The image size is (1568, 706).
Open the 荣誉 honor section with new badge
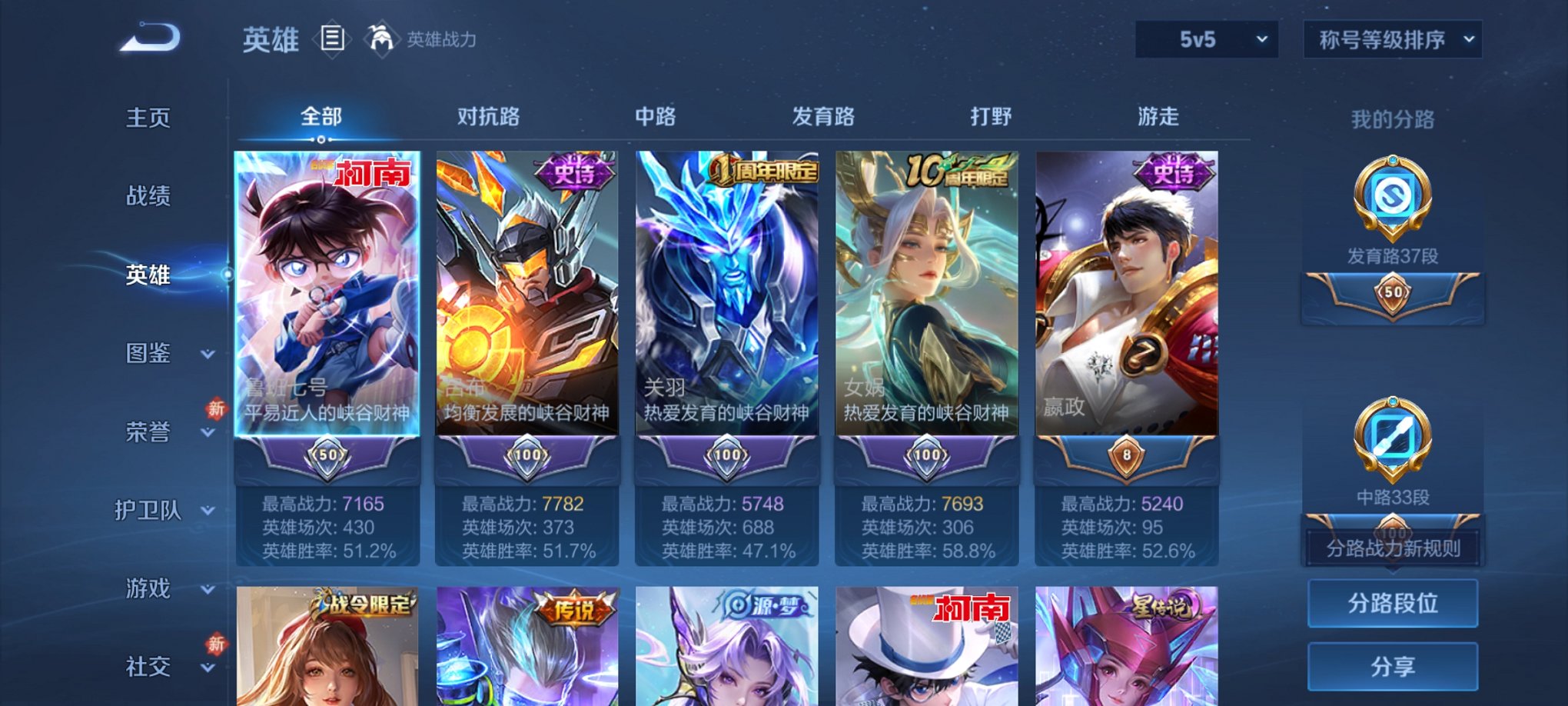tap(148, 433)
